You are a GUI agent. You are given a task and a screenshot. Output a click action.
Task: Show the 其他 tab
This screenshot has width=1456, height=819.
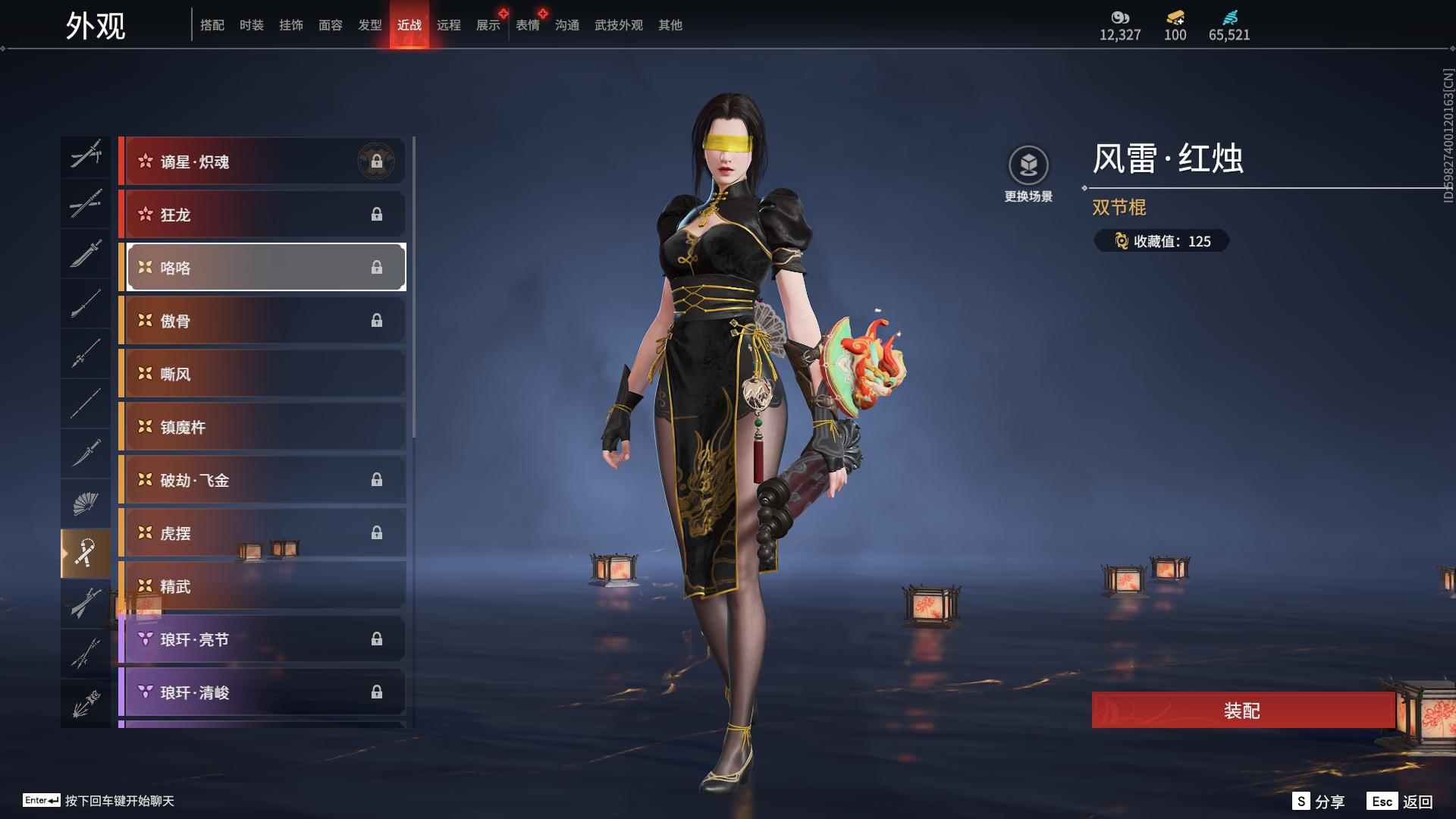[670, 26]
